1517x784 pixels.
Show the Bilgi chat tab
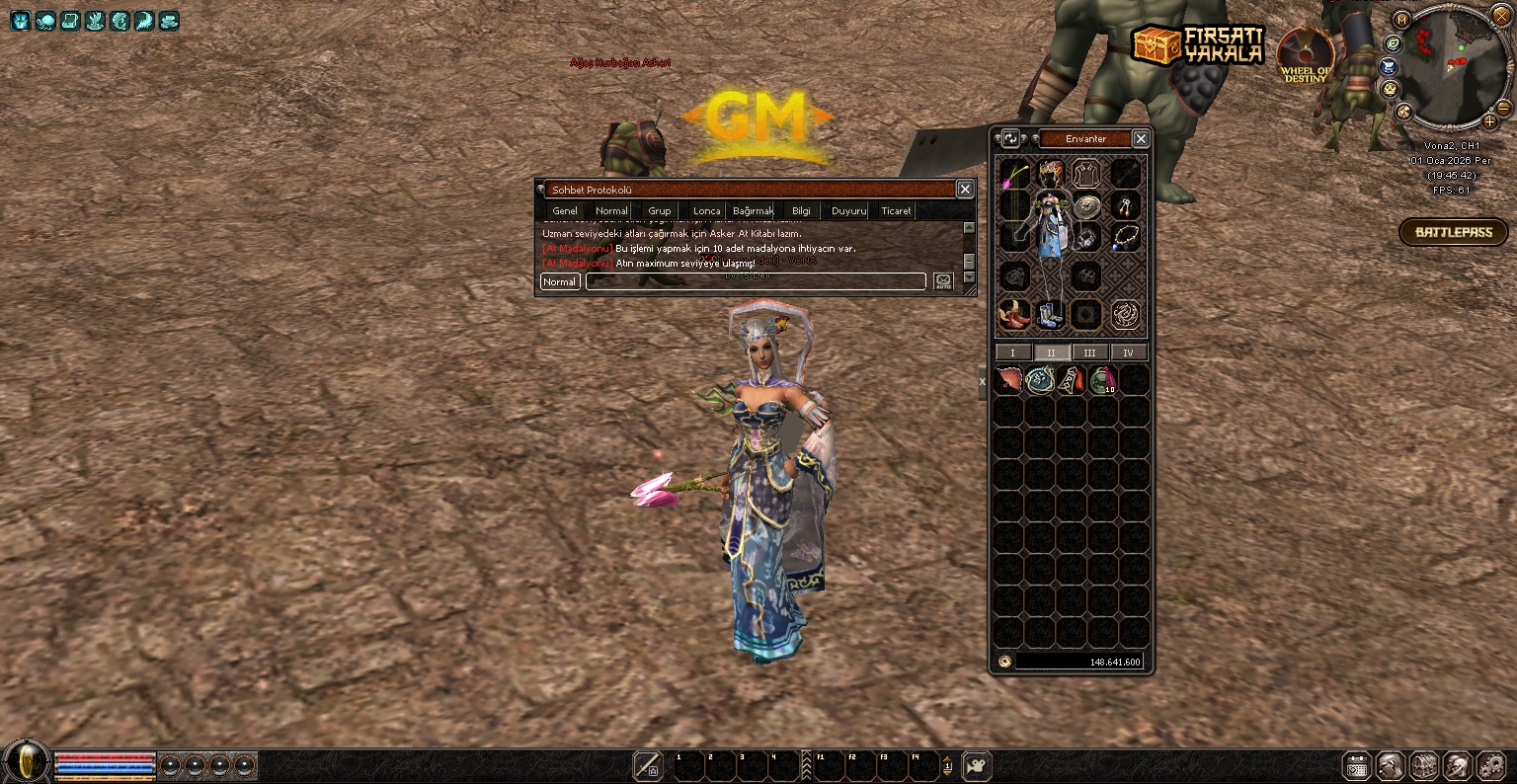point(801,211)
